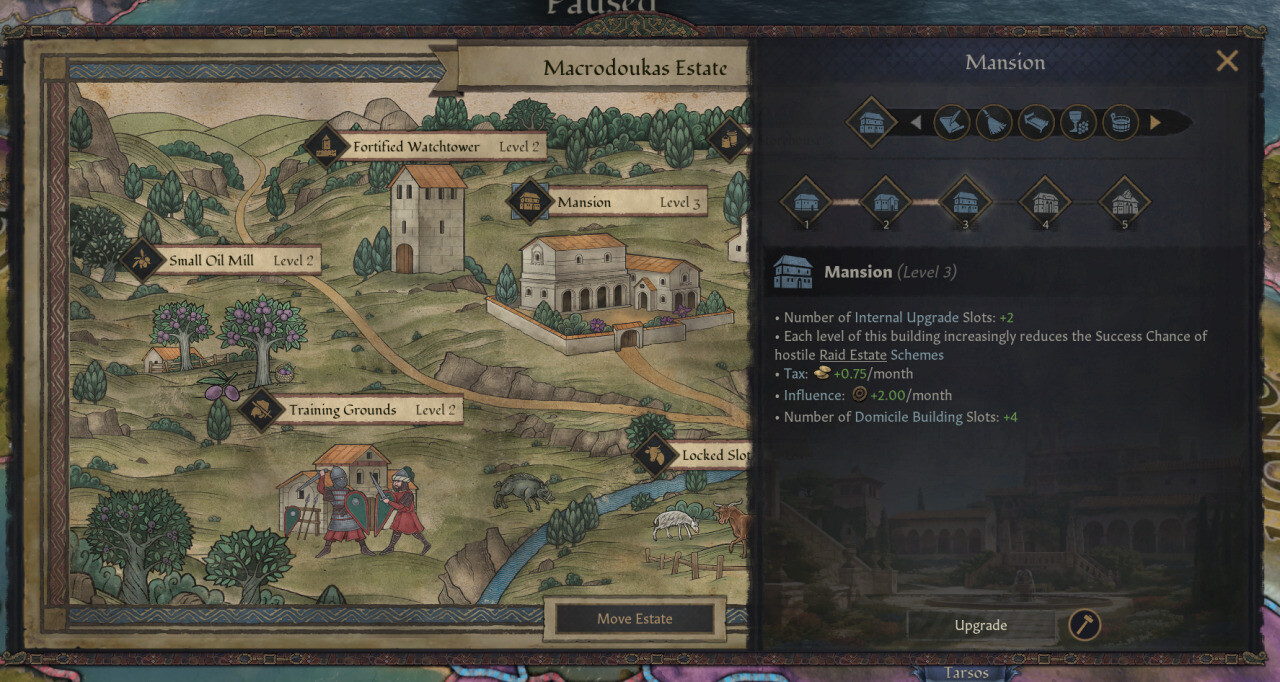View Mansion level 1 details
The height and width of the screenshot is (682, 1280).
(806, 202)
